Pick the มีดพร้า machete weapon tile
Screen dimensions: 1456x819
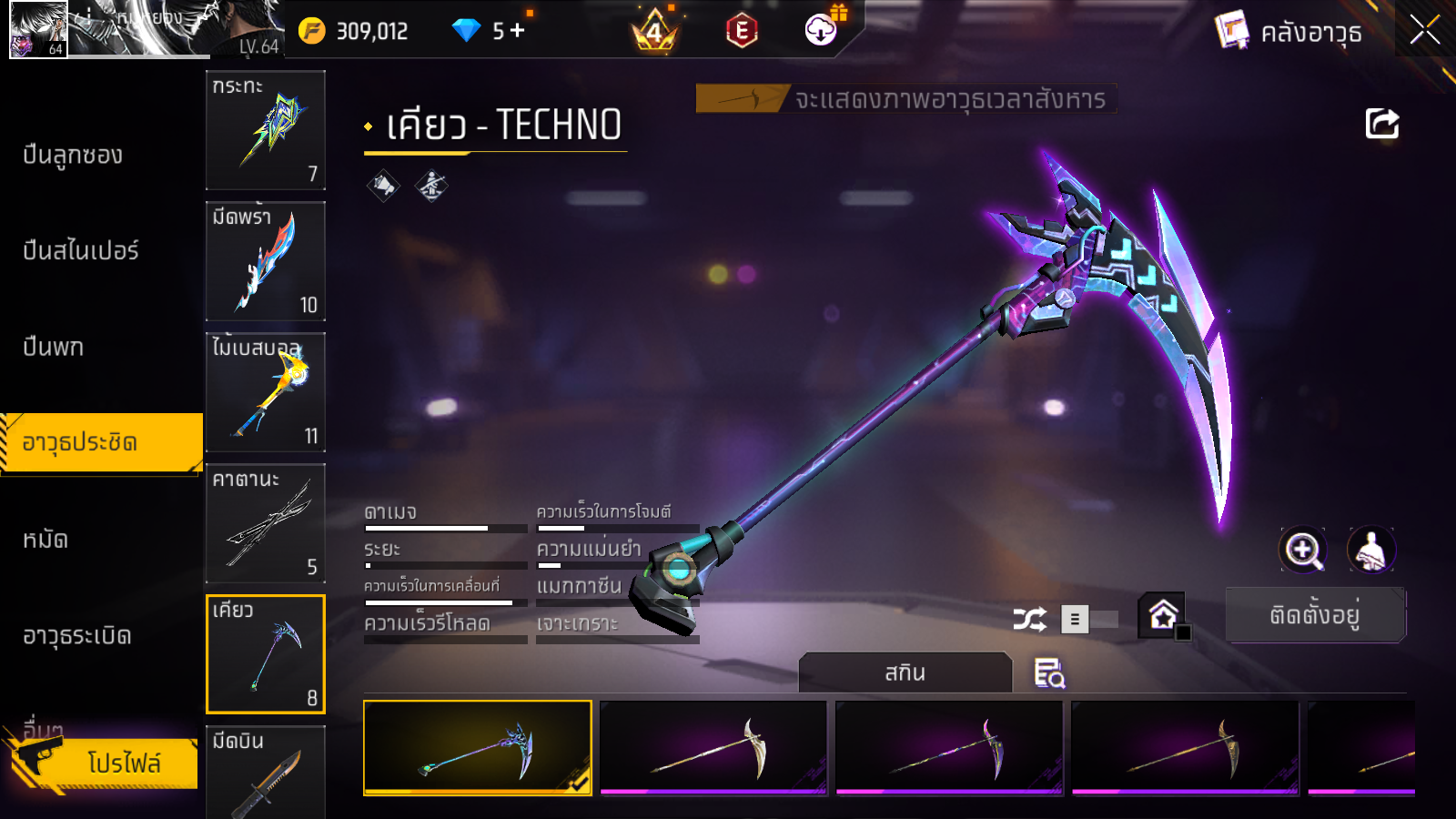[x=266, y=261]
